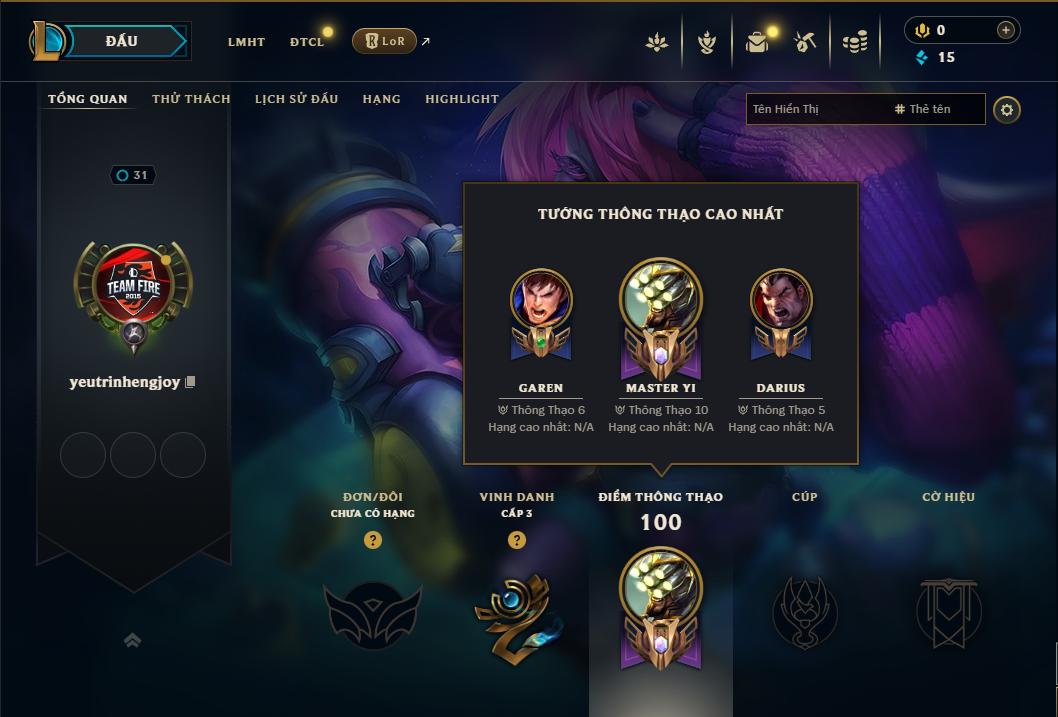Screen dimensions: 1058x717
Task: Show the Đơn/Đôi rank help tooltip
Action: (373, 540)
